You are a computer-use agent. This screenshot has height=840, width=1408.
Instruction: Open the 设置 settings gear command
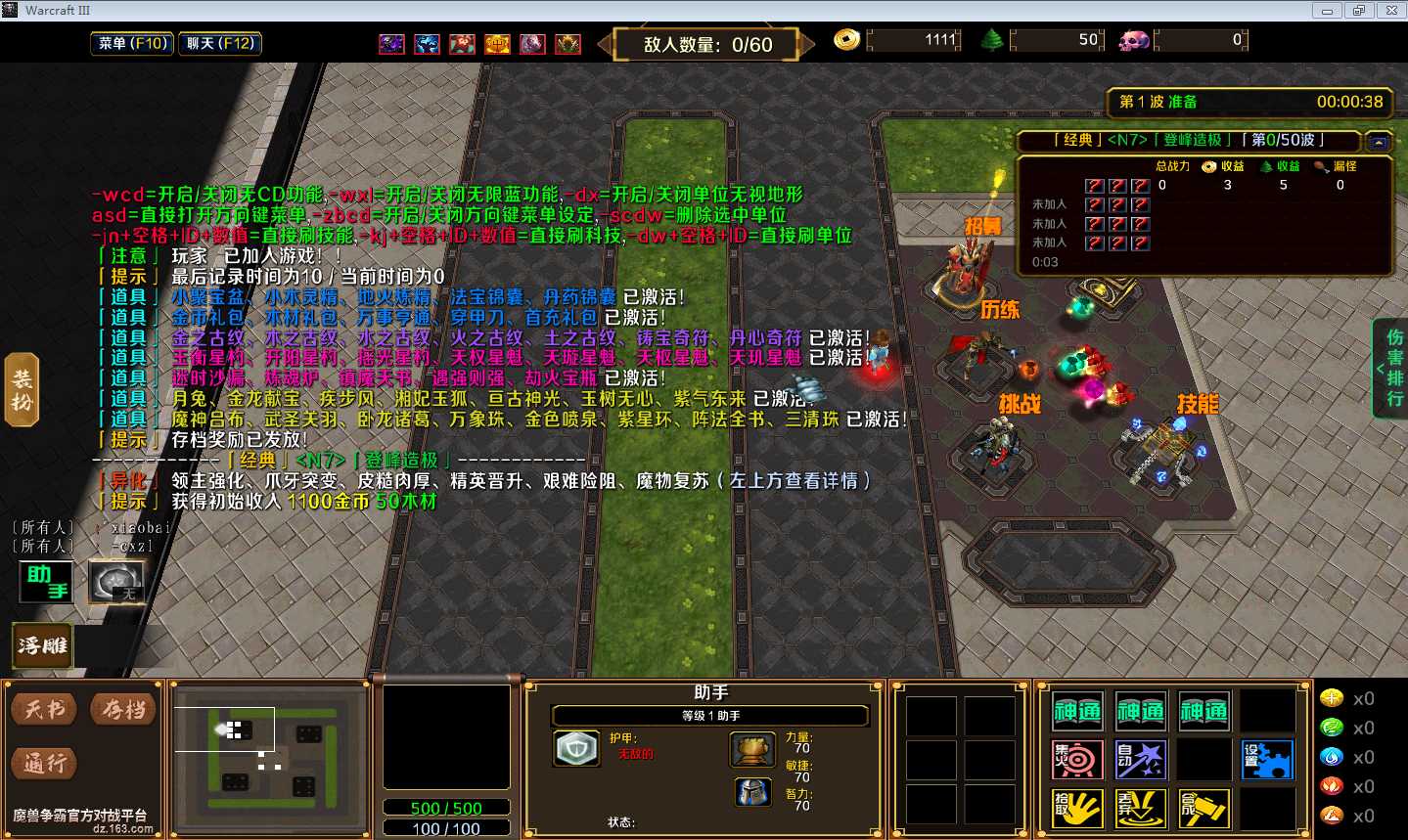[1267, 760]
